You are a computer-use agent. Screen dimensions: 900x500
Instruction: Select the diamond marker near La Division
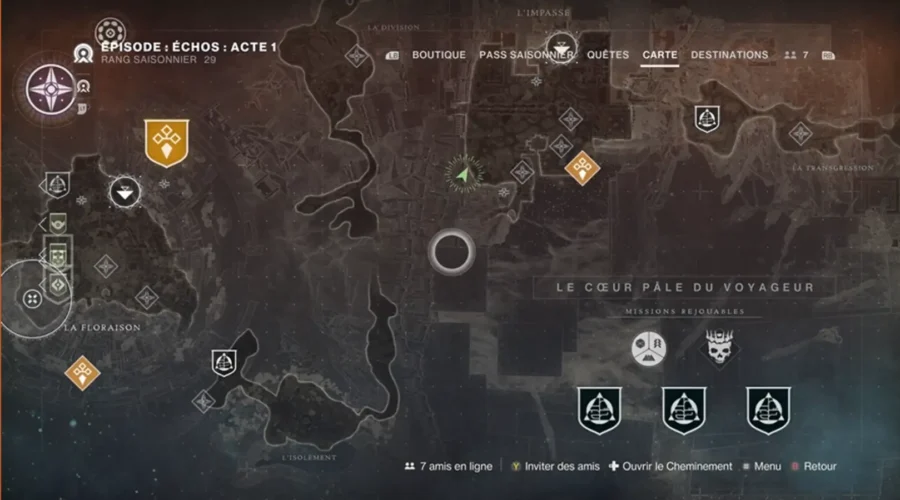point(357,56)
